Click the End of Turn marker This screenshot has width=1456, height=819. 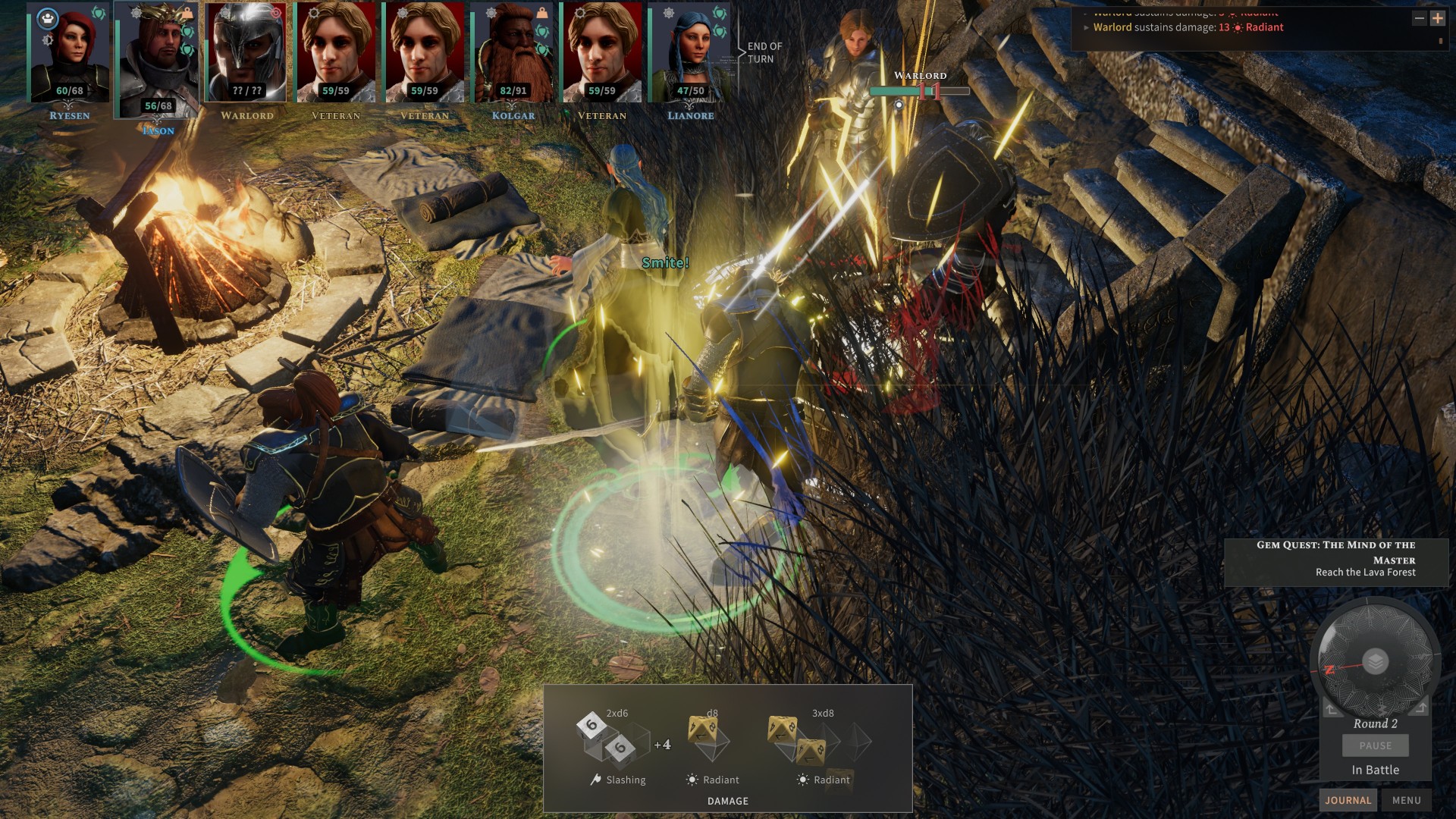(764, 52)
